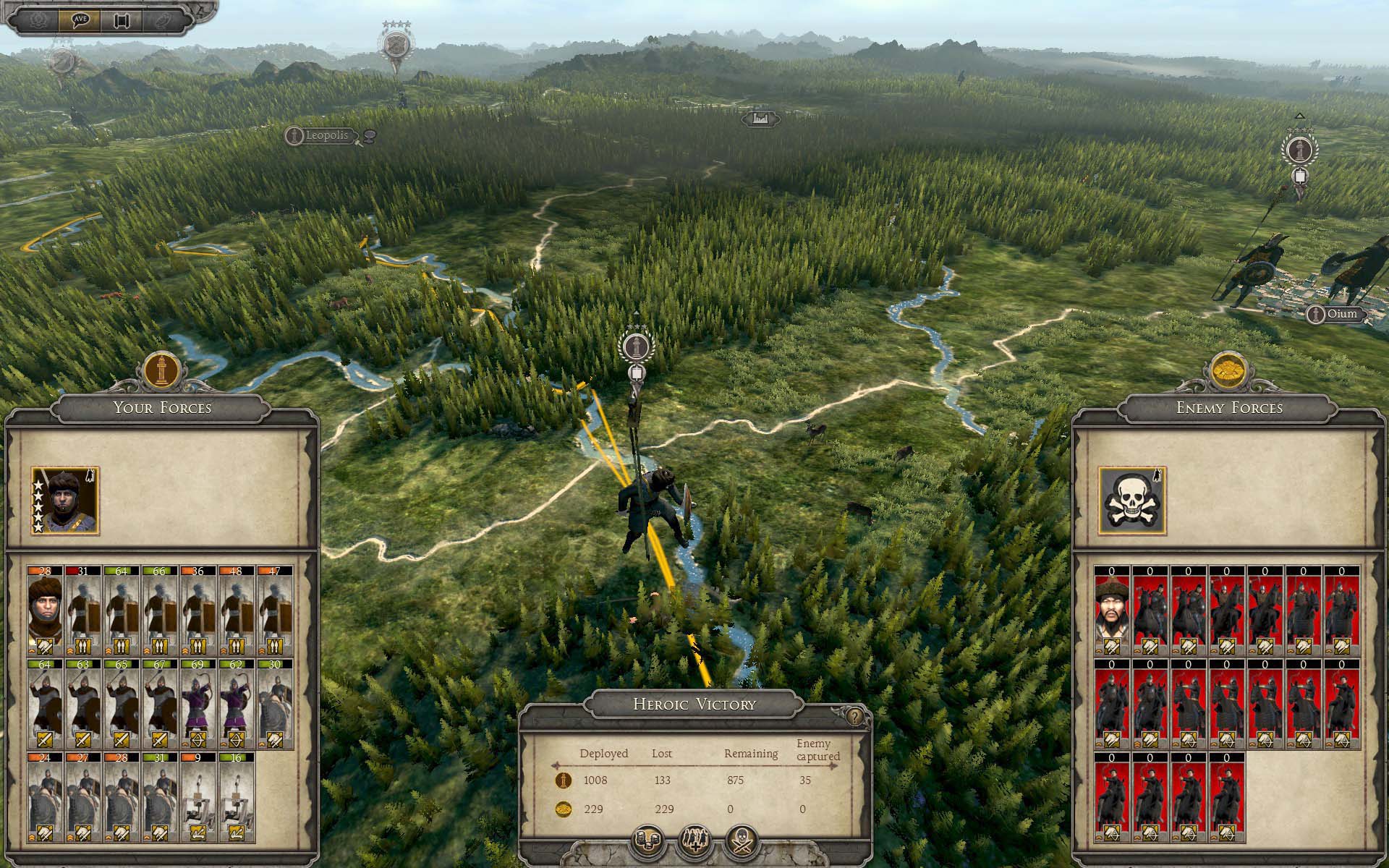Select your general's five-star portrait
Viewport: 1389px width, 868px height.
click(x=64, y=501)
